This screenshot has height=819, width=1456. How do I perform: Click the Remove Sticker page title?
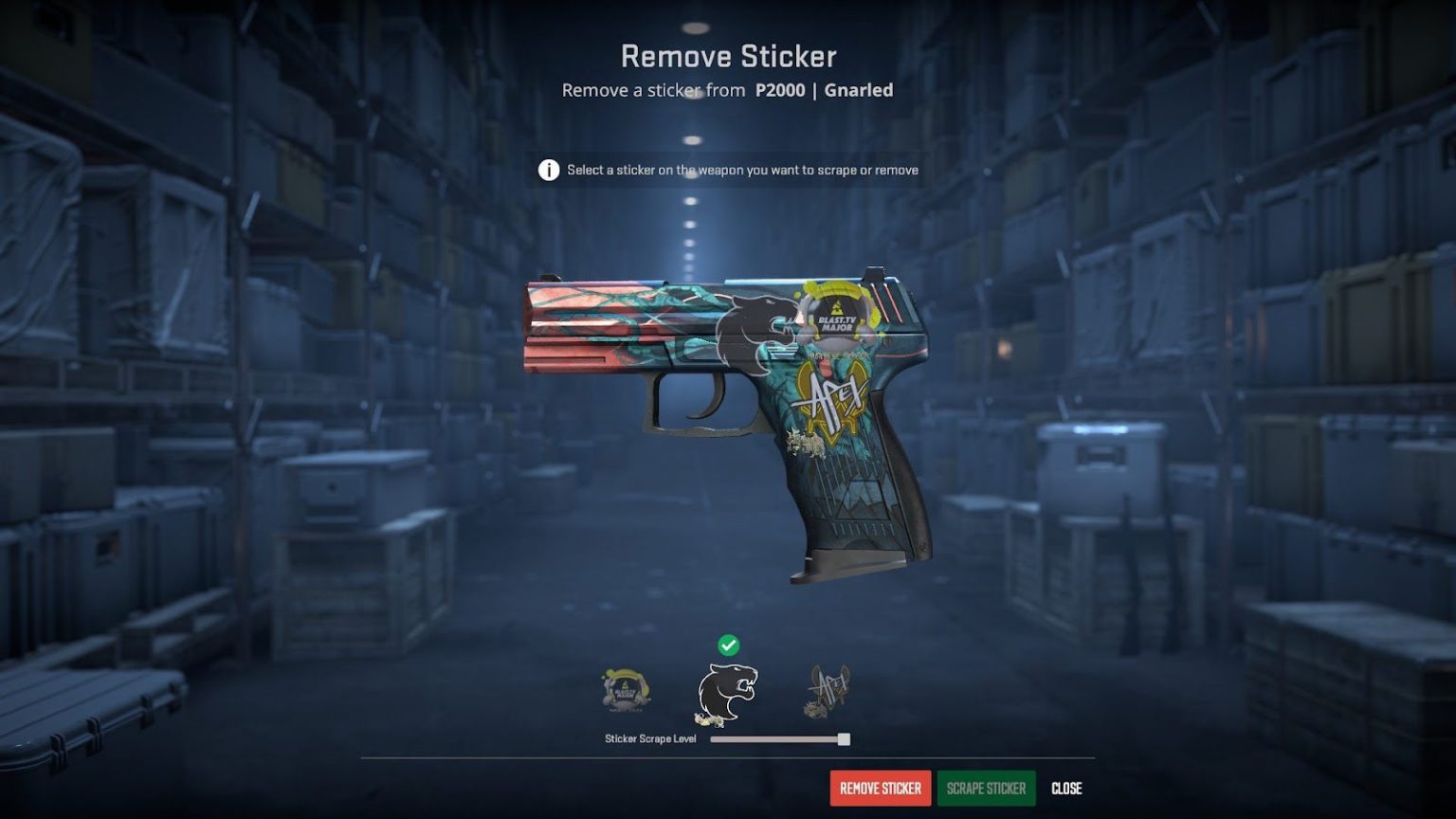(x=728, y=57)
